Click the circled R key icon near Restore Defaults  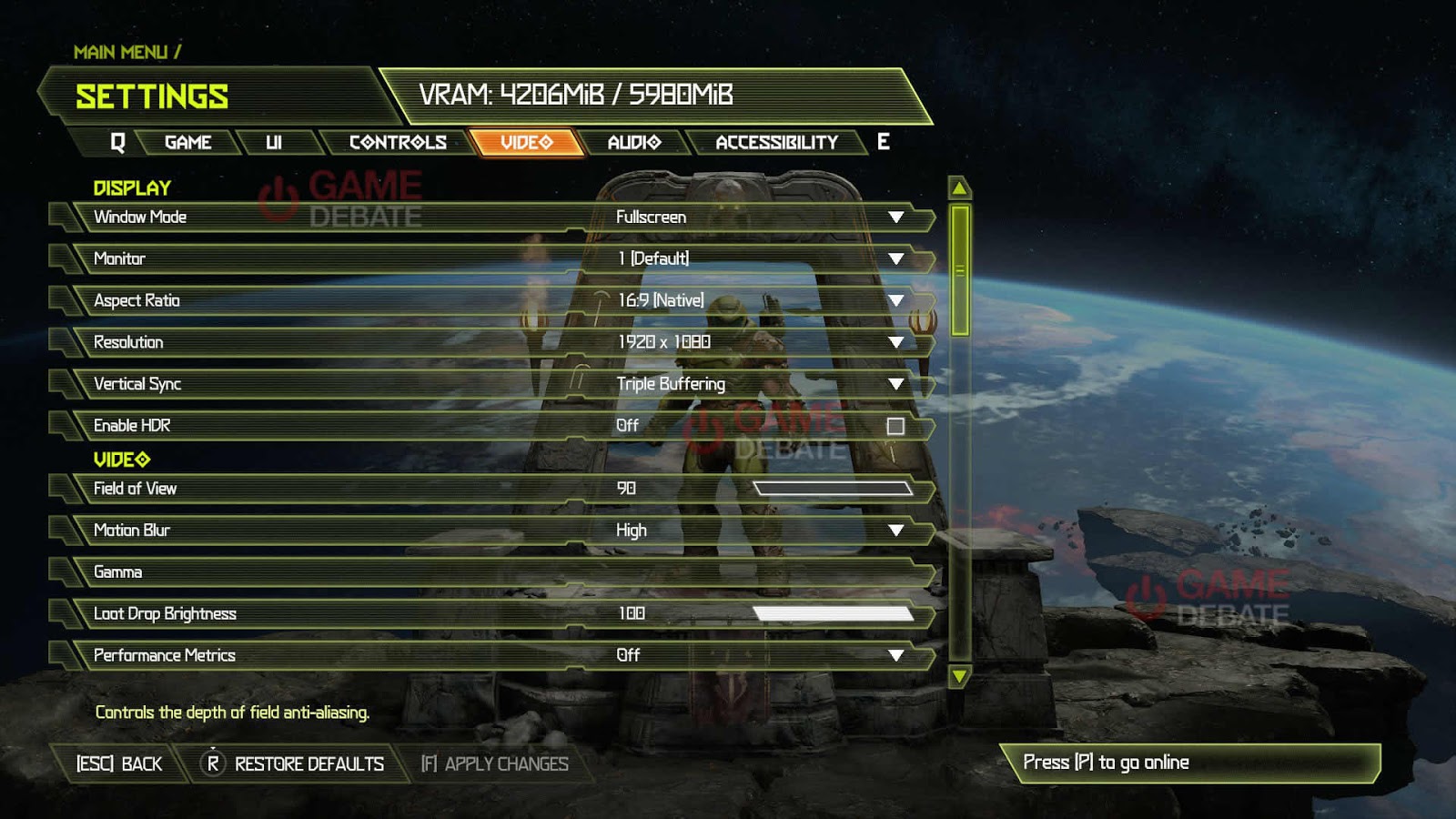(214, 764)
